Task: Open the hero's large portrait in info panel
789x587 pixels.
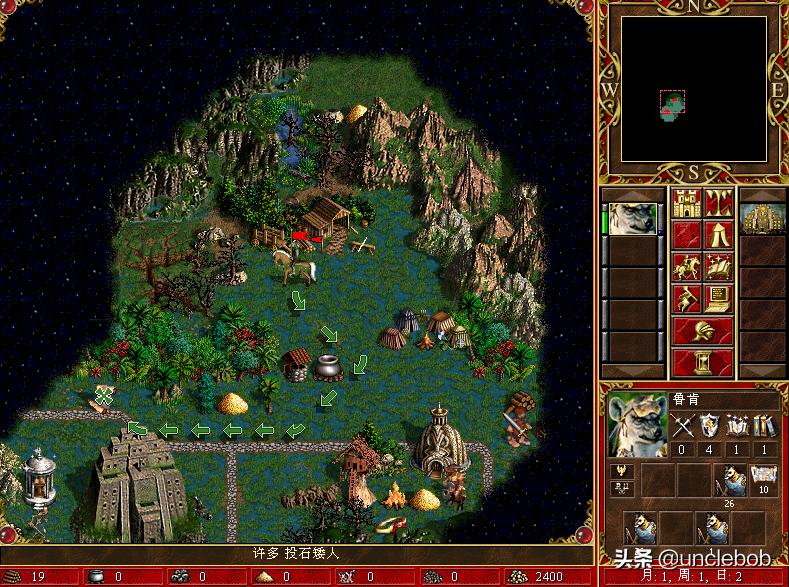Action: (637, 425)
